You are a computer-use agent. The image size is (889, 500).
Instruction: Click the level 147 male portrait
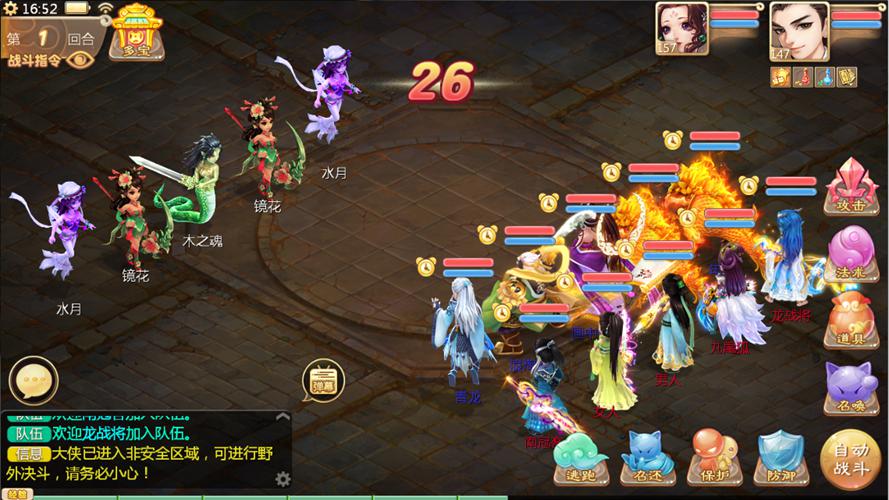(x=798, y=28)
